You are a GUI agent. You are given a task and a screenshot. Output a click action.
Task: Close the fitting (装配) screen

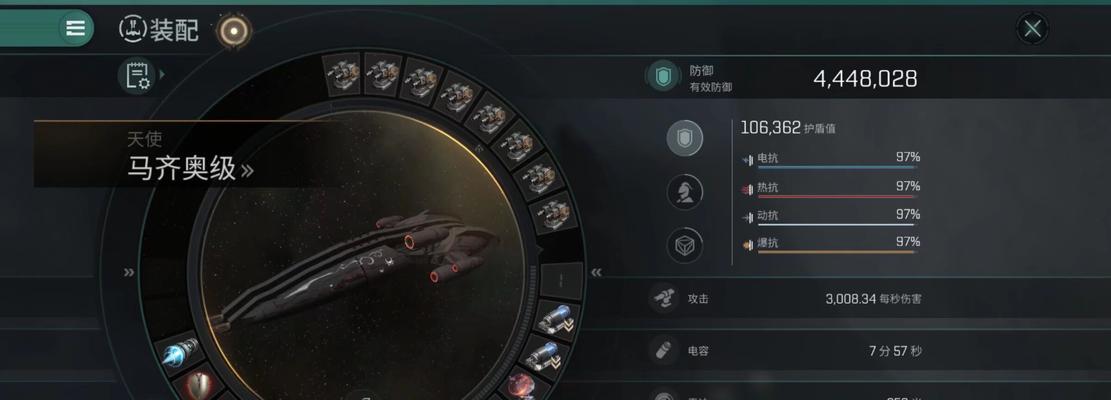click(x=1032, y=29)
